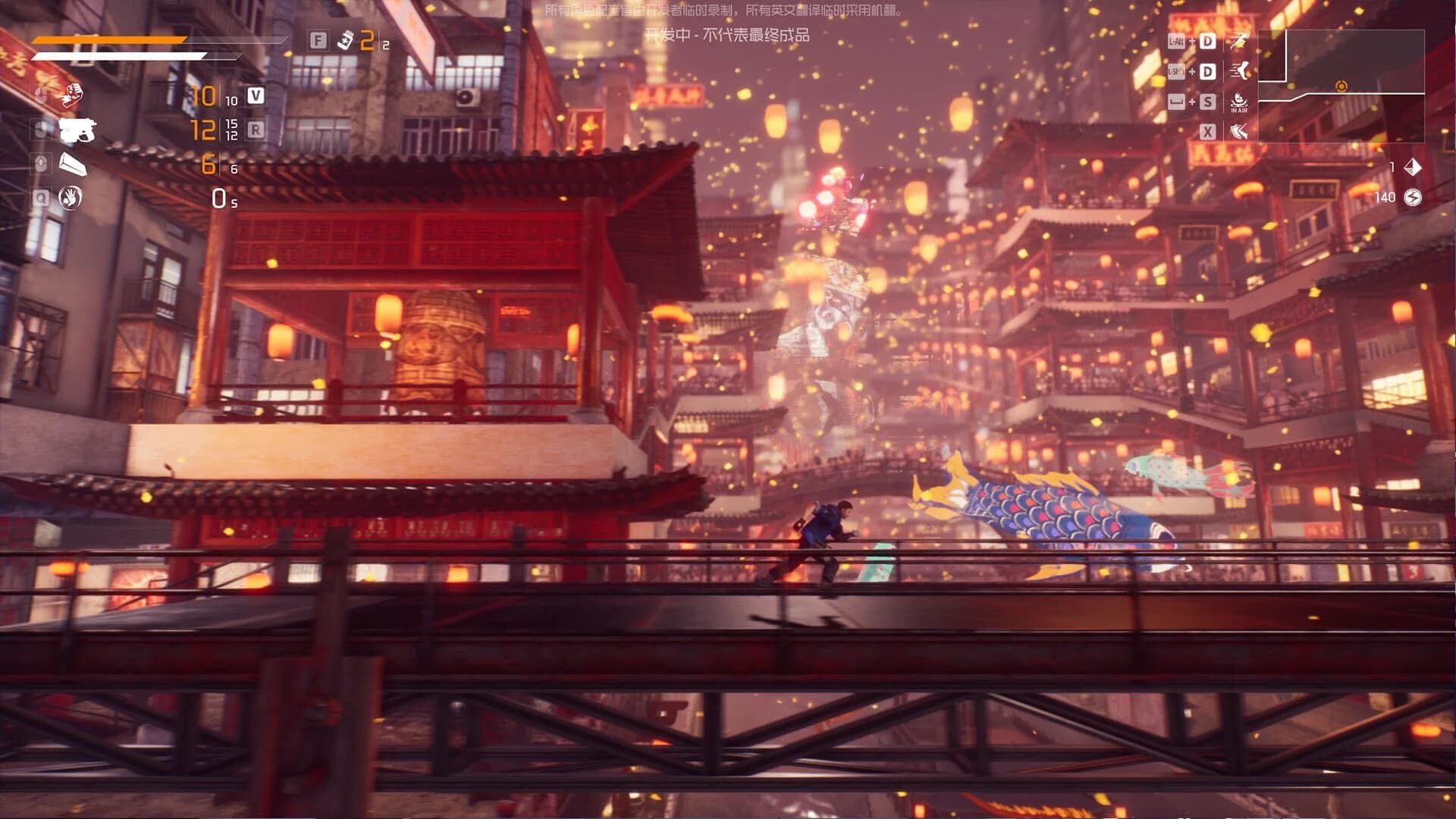Click the deflect icon beside the X key
1456x819 pixels.
(1238, 132)
